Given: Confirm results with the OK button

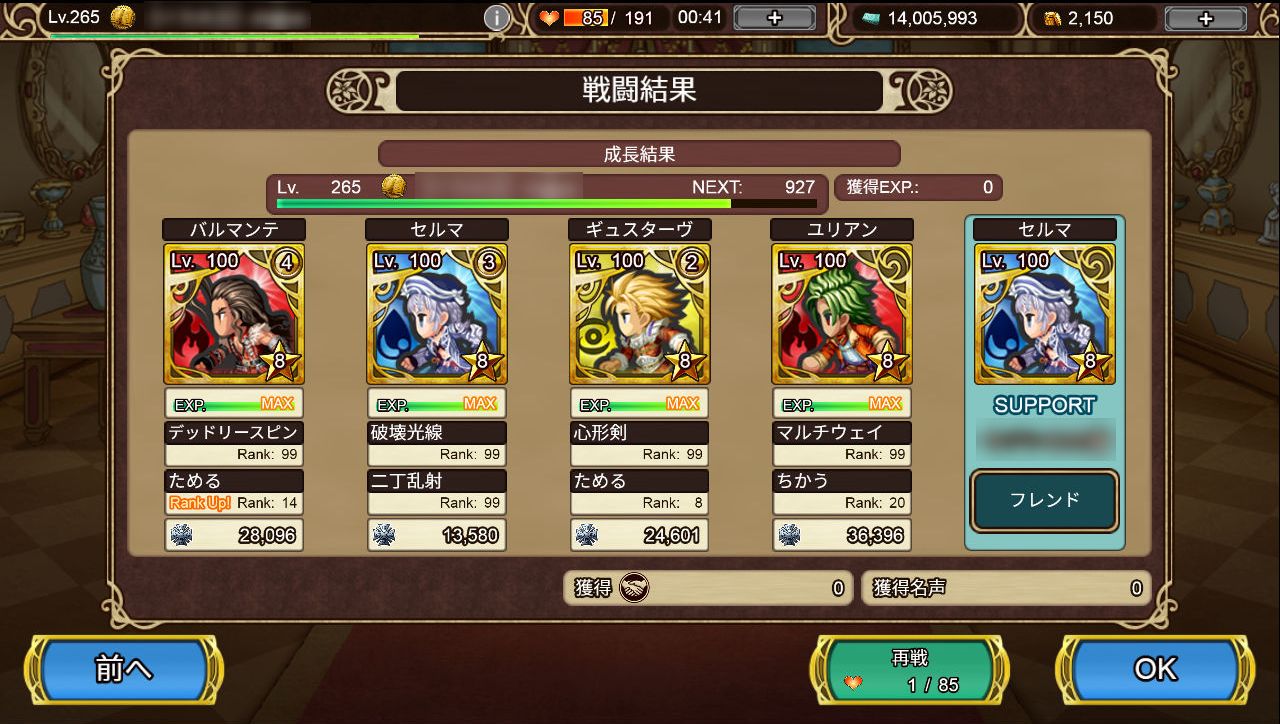Looking at the screenshot, I should click(1155, 669).
